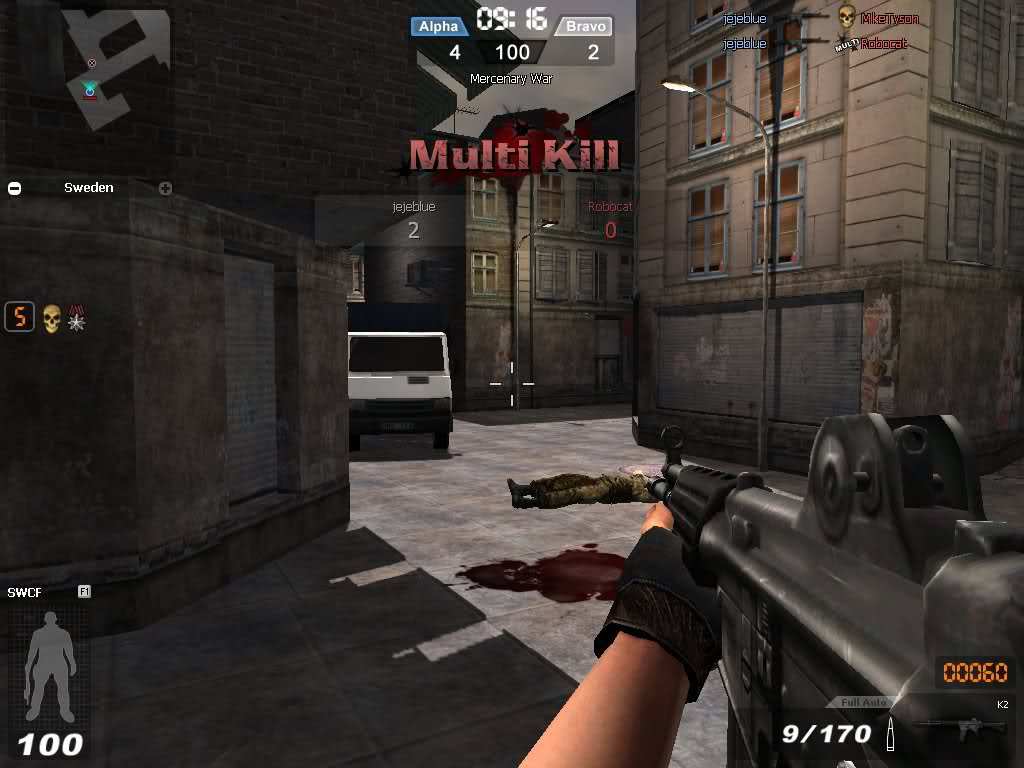1024x768 pixels.
Task: Click the plus button beside Sweden
Action: (165, 188)
